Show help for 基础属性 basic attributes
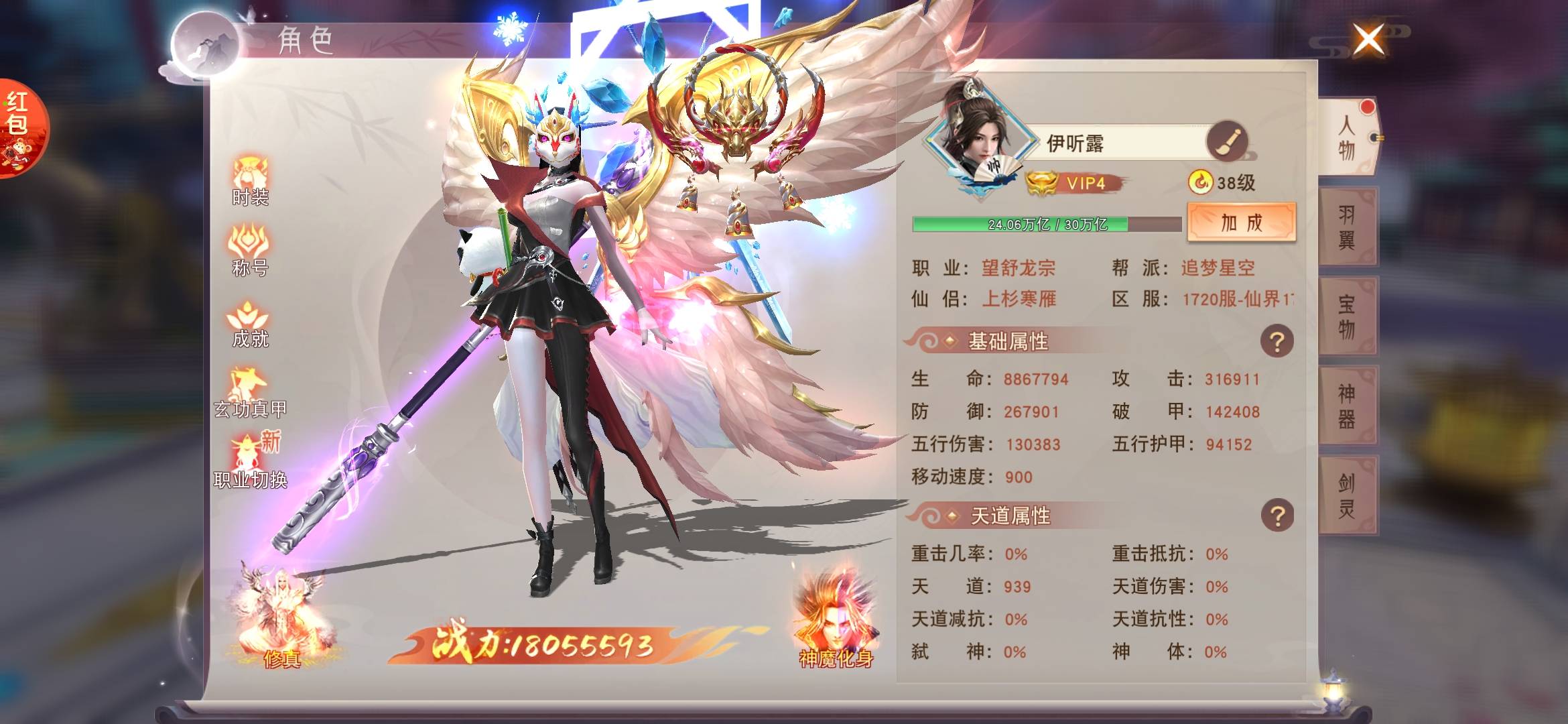Viewport: 1568px width, 724px height. (1277, 342)
